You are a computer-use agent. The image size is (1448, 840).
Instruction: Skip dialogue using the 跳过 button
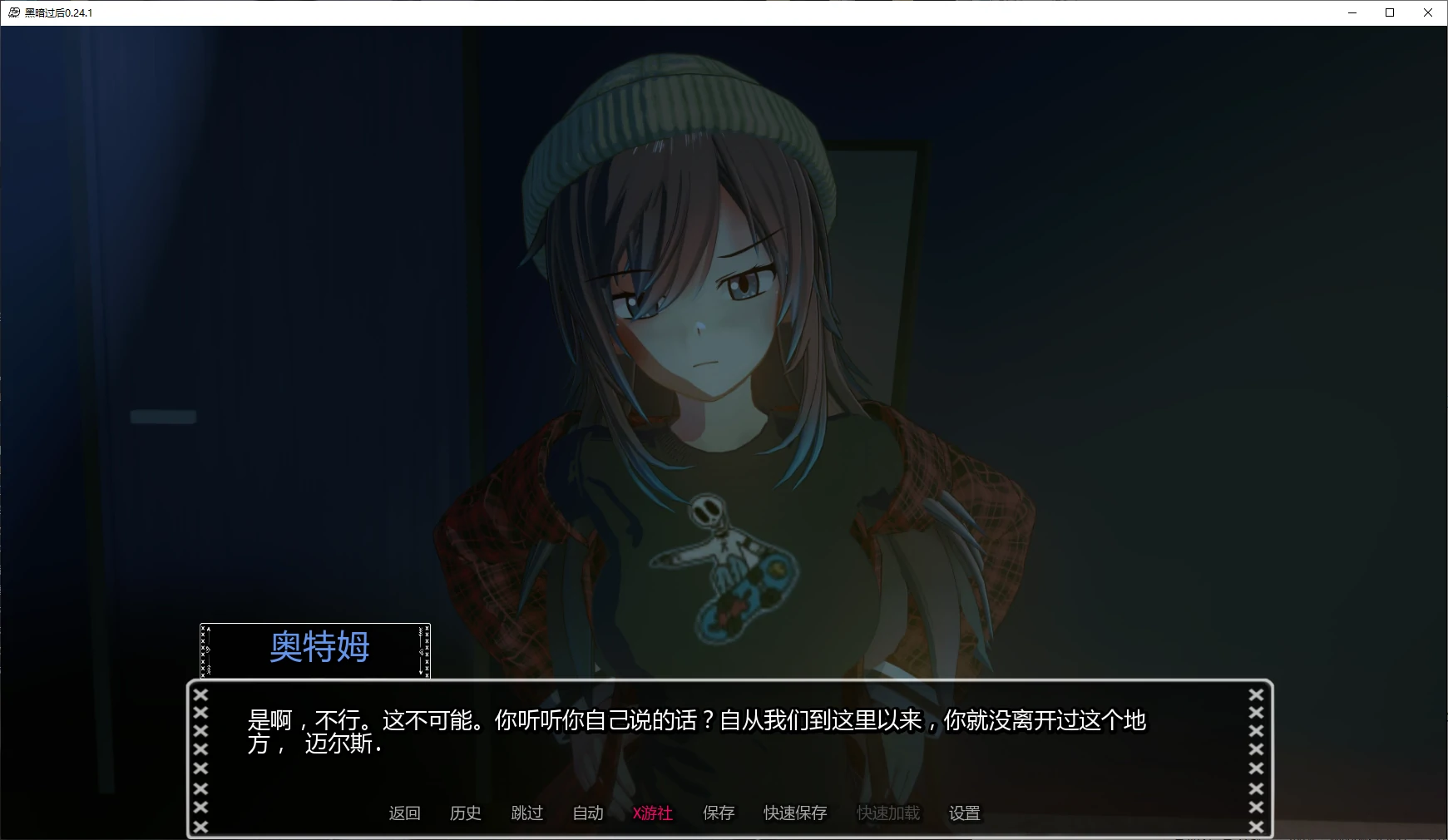[x=526, y=813]
